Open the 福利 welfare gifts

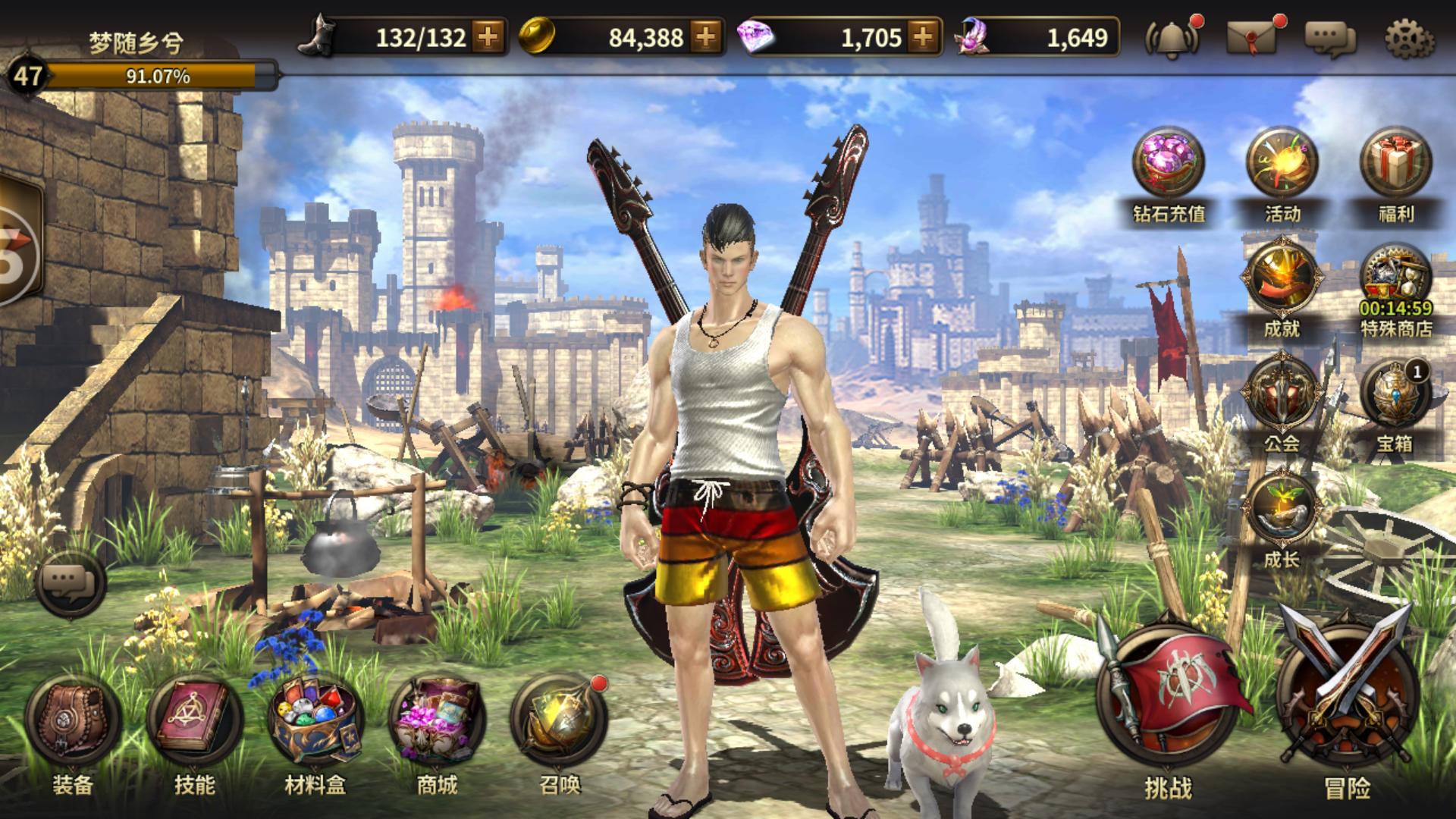(x=1395, y=165)
